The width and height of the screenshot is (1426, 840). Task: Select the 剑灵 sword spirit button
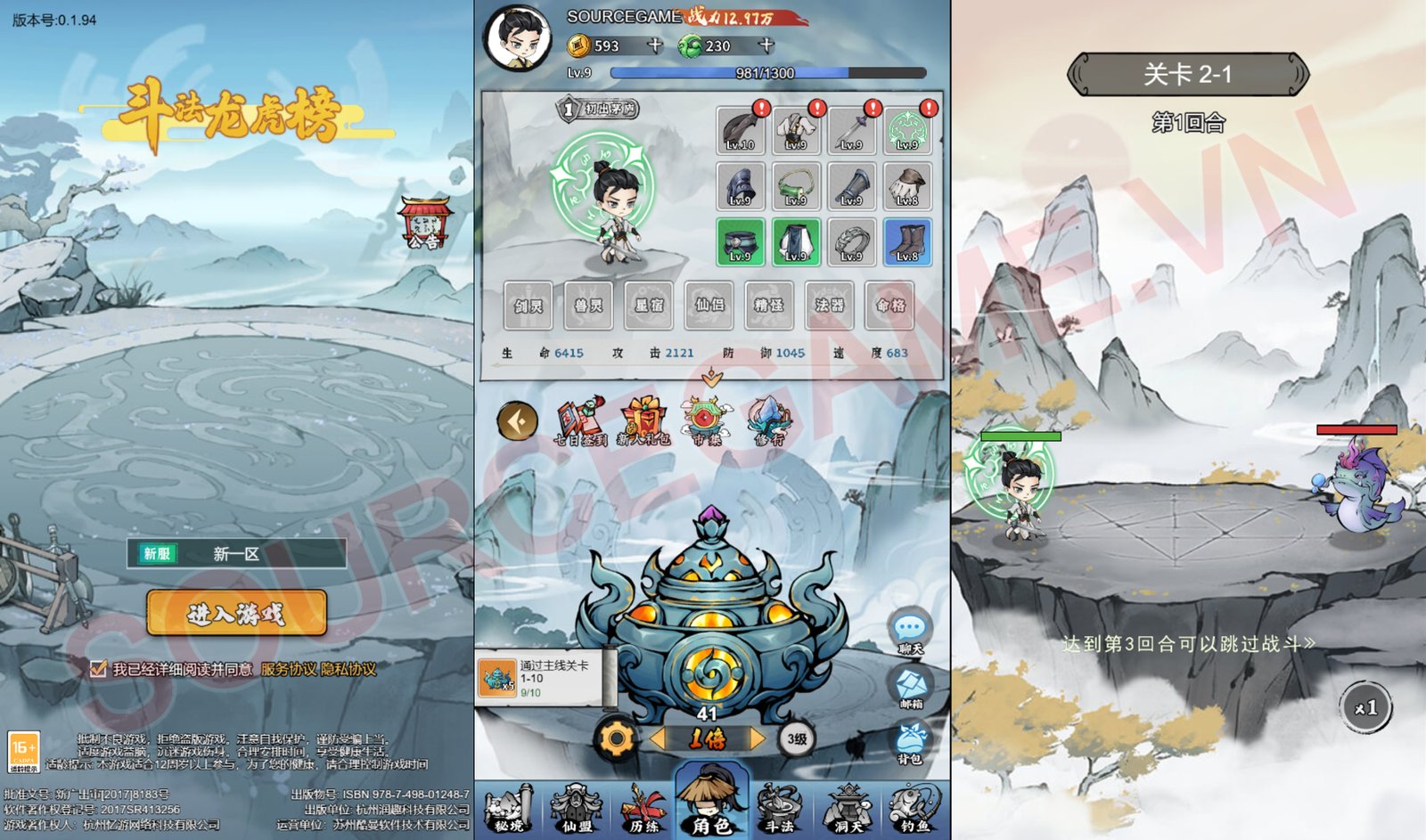(527, 306)
